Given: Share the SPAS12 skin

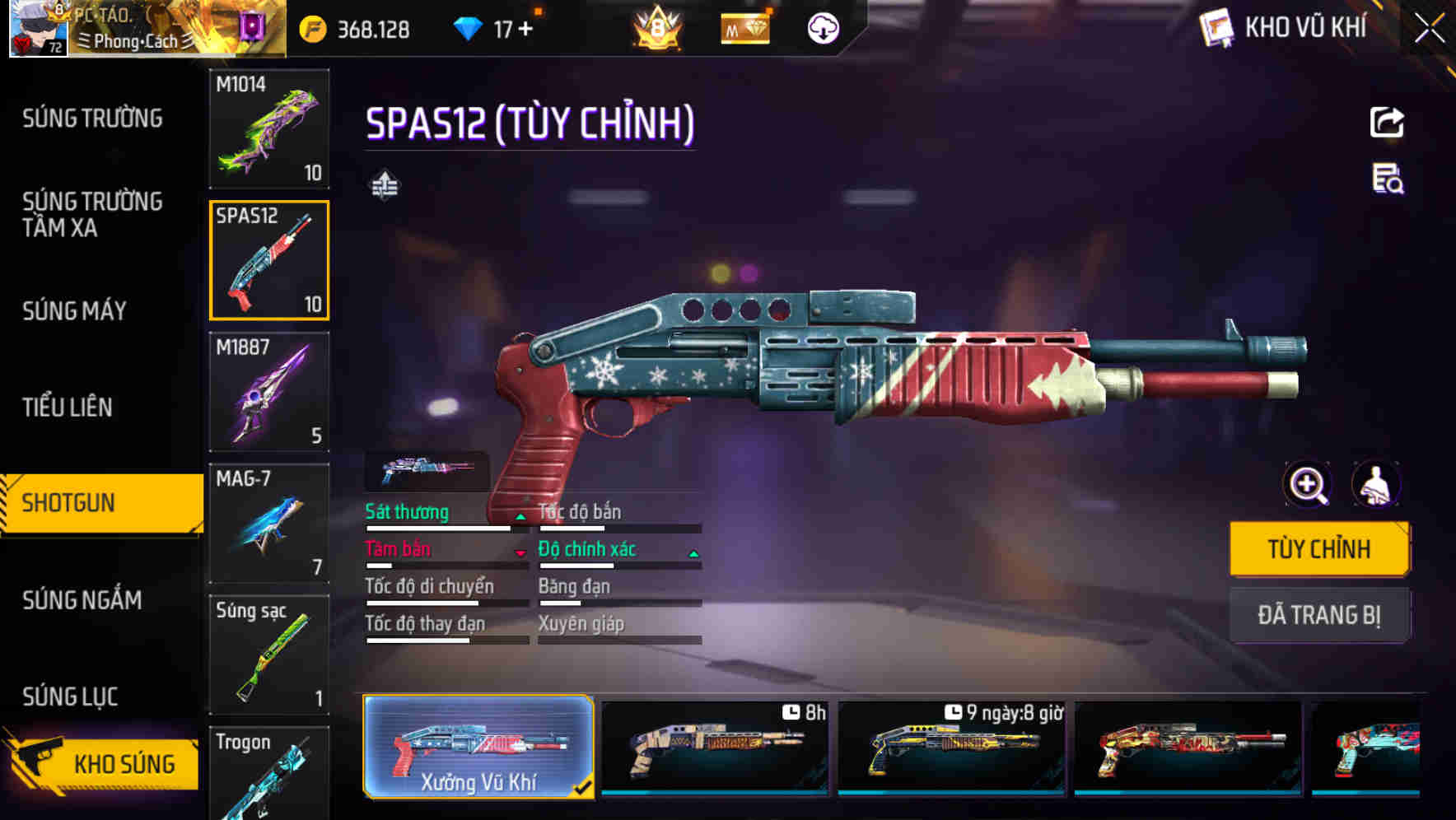Looking at the screenshot, I should click(x=1387, y=123).
